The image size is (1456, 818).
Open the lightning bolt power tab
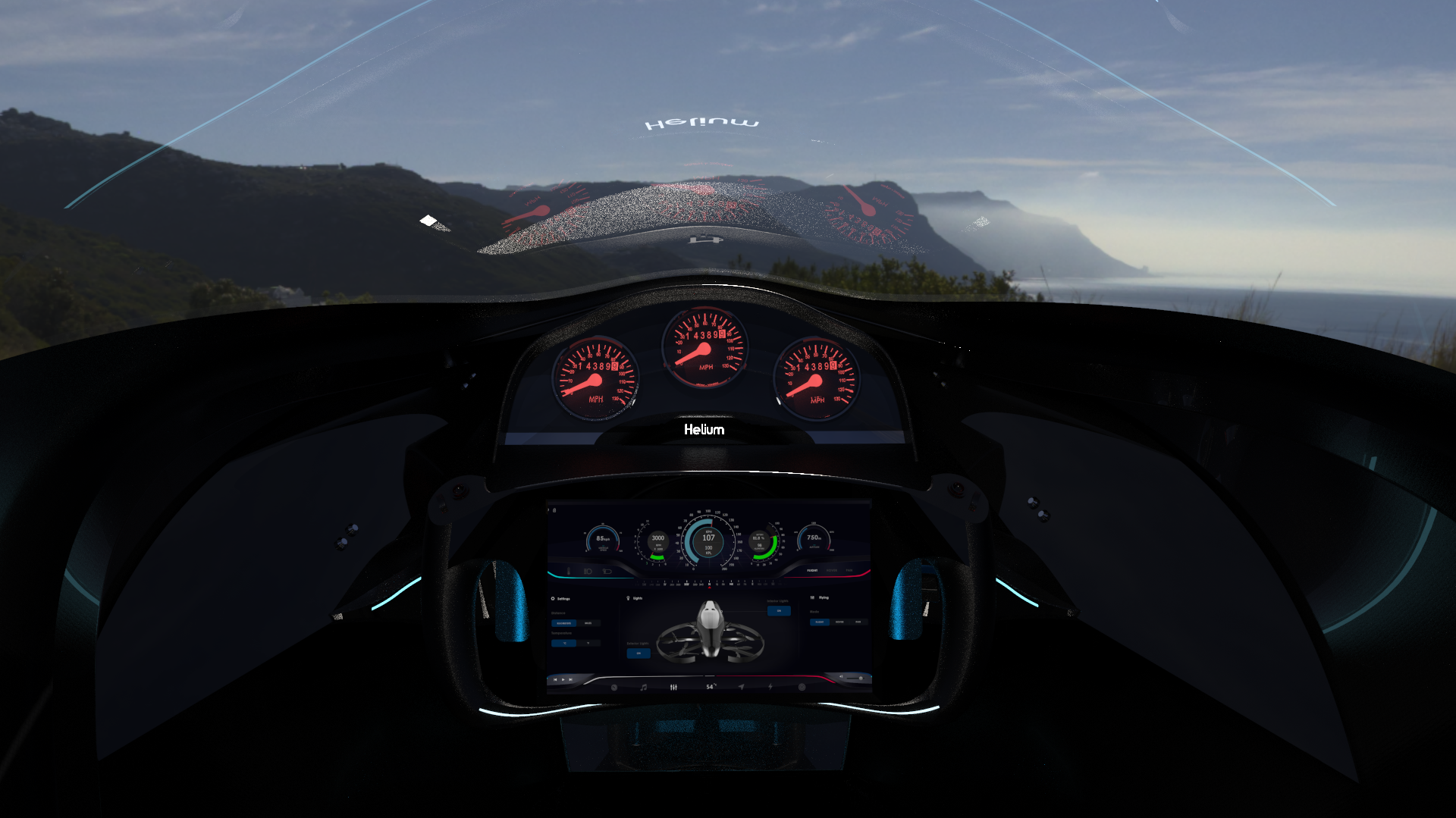point(770,687)
